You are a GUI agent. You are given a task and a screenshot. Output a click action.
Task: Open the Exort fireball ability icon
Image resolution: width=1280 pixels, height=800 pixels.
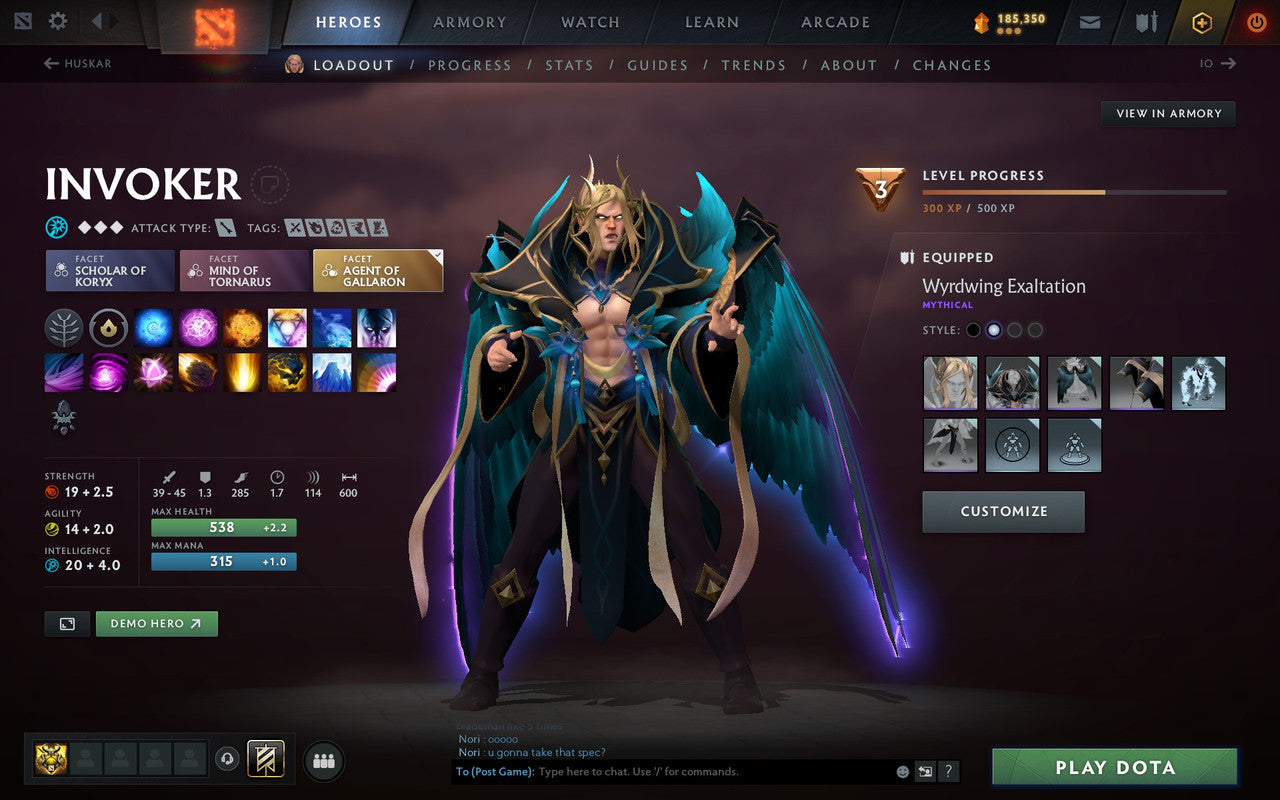242,328
